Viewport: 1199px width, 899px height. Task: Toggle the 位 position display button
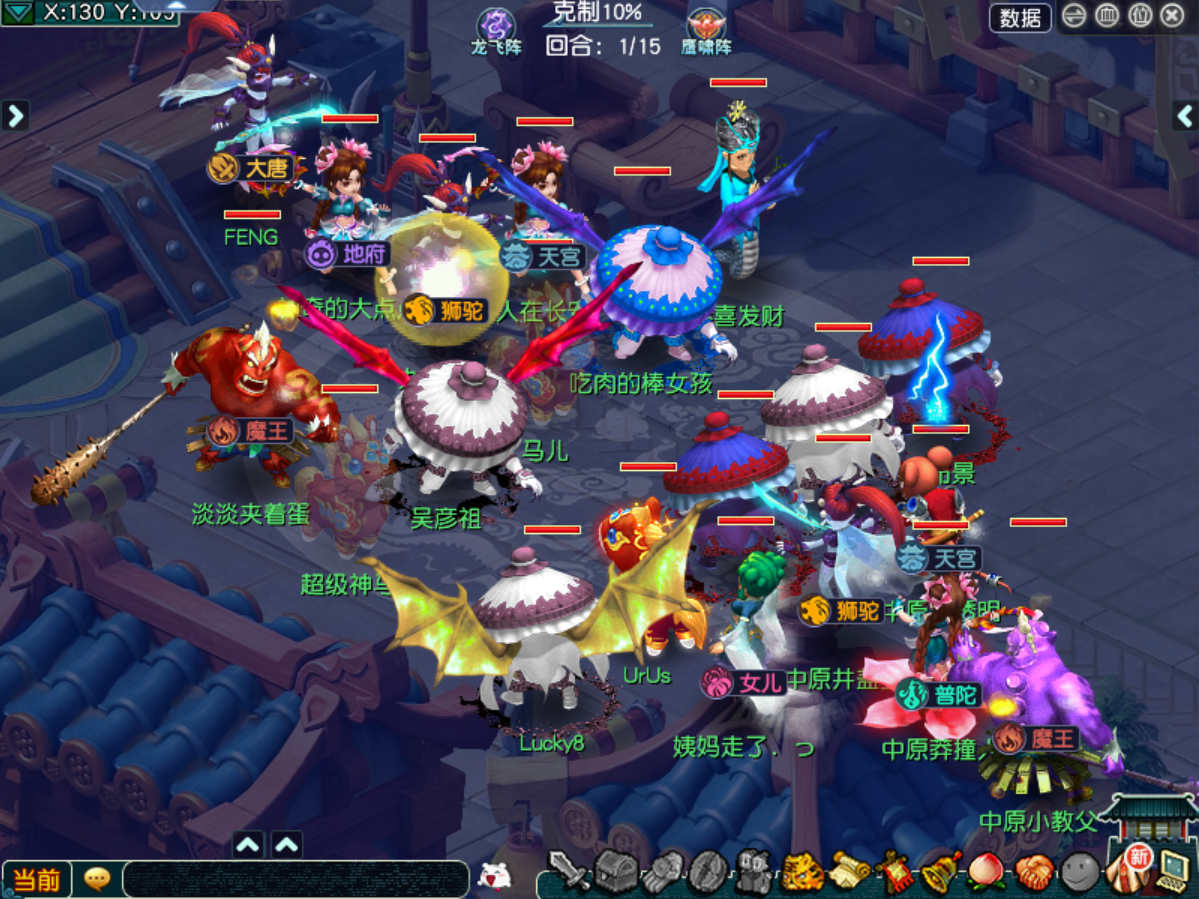pos(1139,16)
